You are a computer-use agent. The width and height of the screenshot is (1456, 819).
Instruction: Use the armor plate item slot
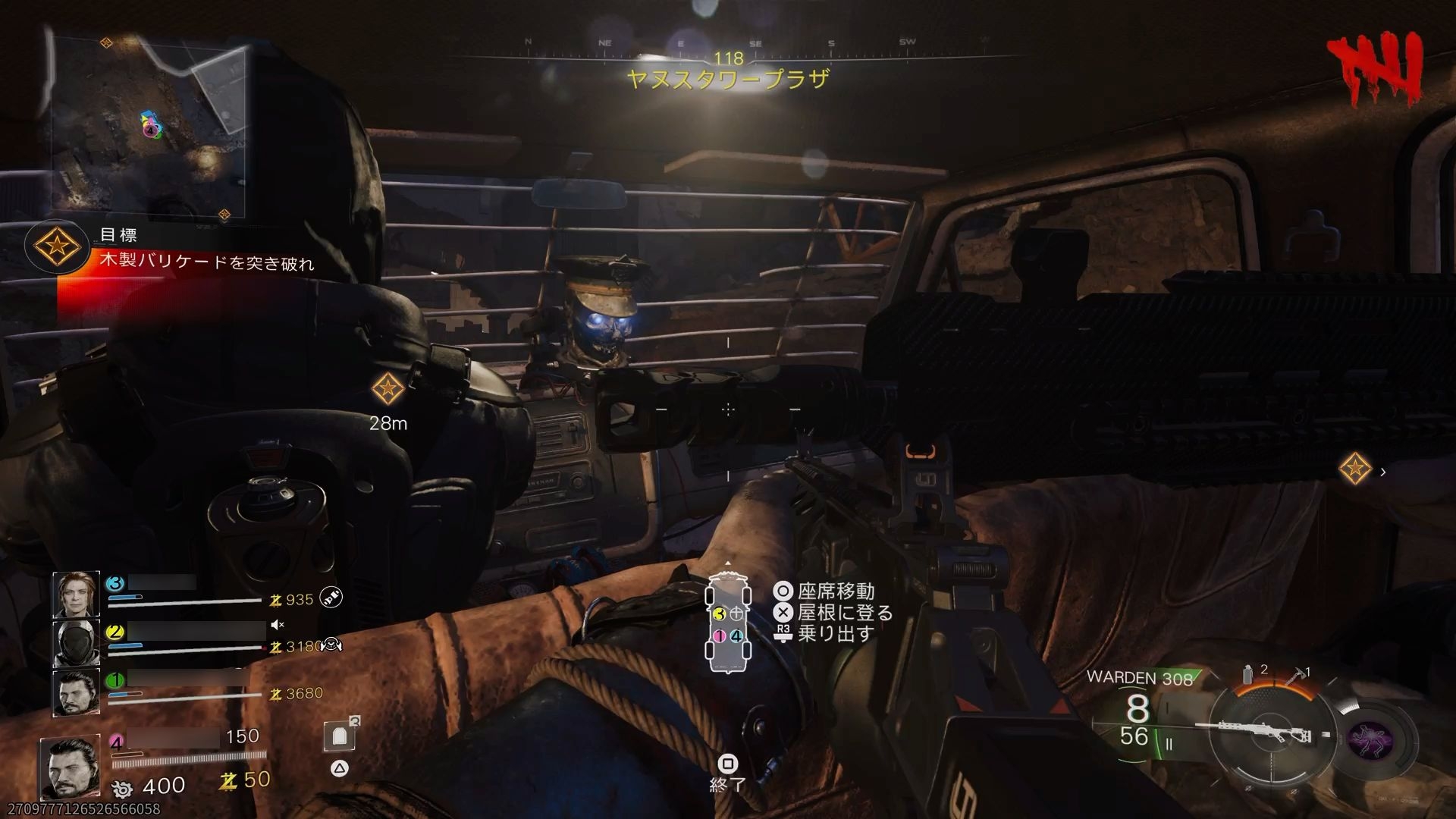tap(340, 736)
